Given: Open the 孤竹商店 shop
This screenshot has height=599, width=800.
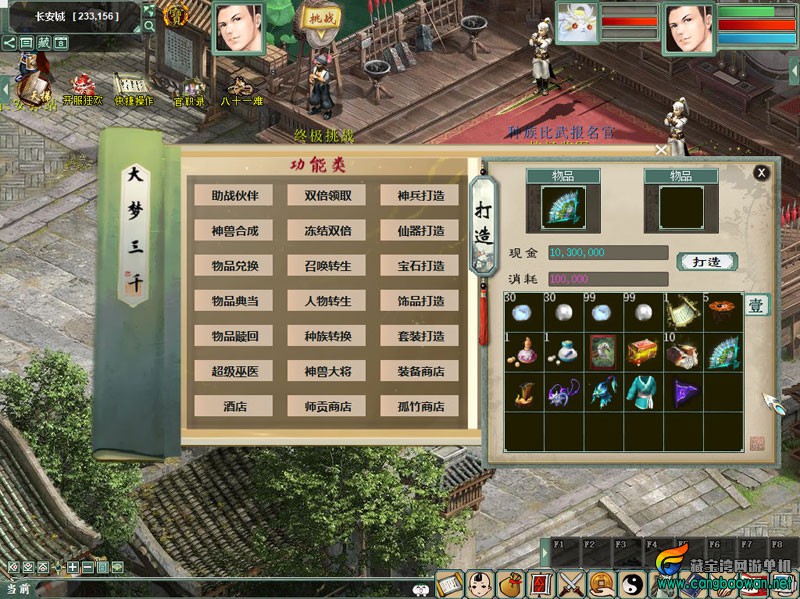Looking at the screenshot, I should (x=420, y=406).
